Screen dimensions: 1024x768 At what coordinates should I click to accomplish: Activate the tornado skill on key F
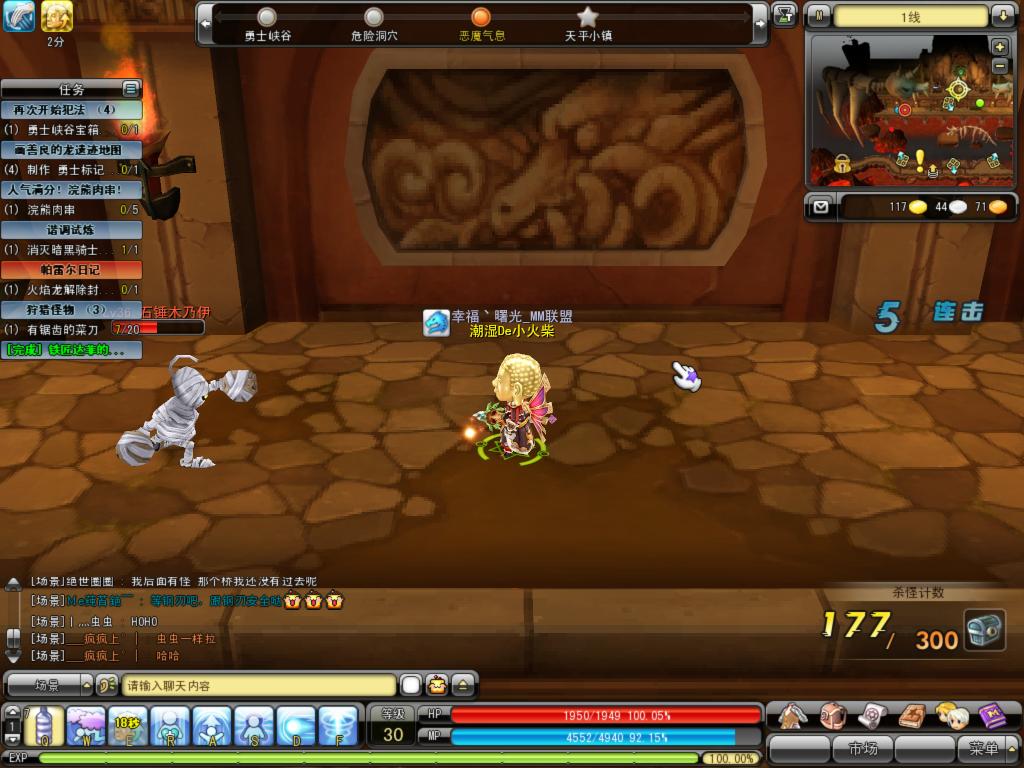click(338, 725)
